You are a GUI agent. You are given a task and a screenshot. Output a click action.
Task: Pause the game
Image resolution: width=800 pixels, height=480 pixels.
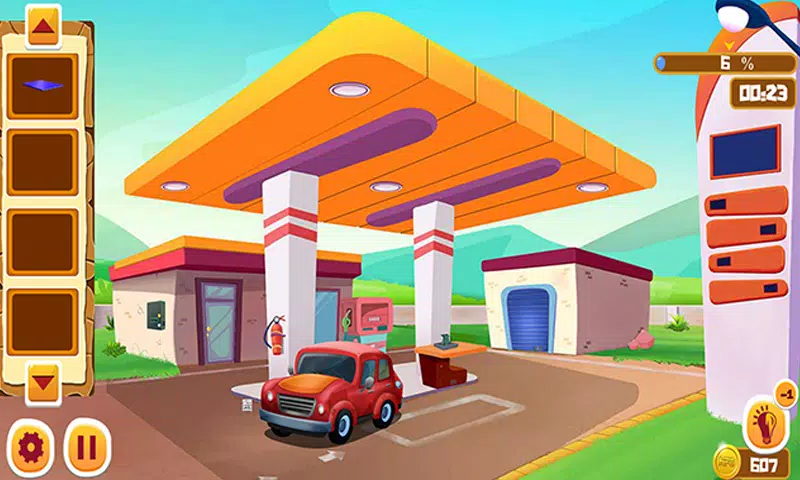tap(86, 446)
